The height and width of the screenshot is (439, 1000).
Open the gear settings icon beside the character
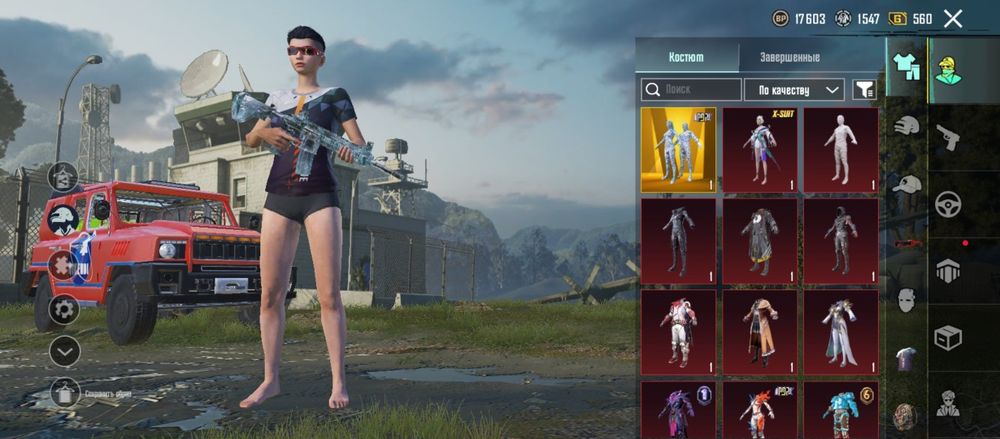[x=64, y=309]
